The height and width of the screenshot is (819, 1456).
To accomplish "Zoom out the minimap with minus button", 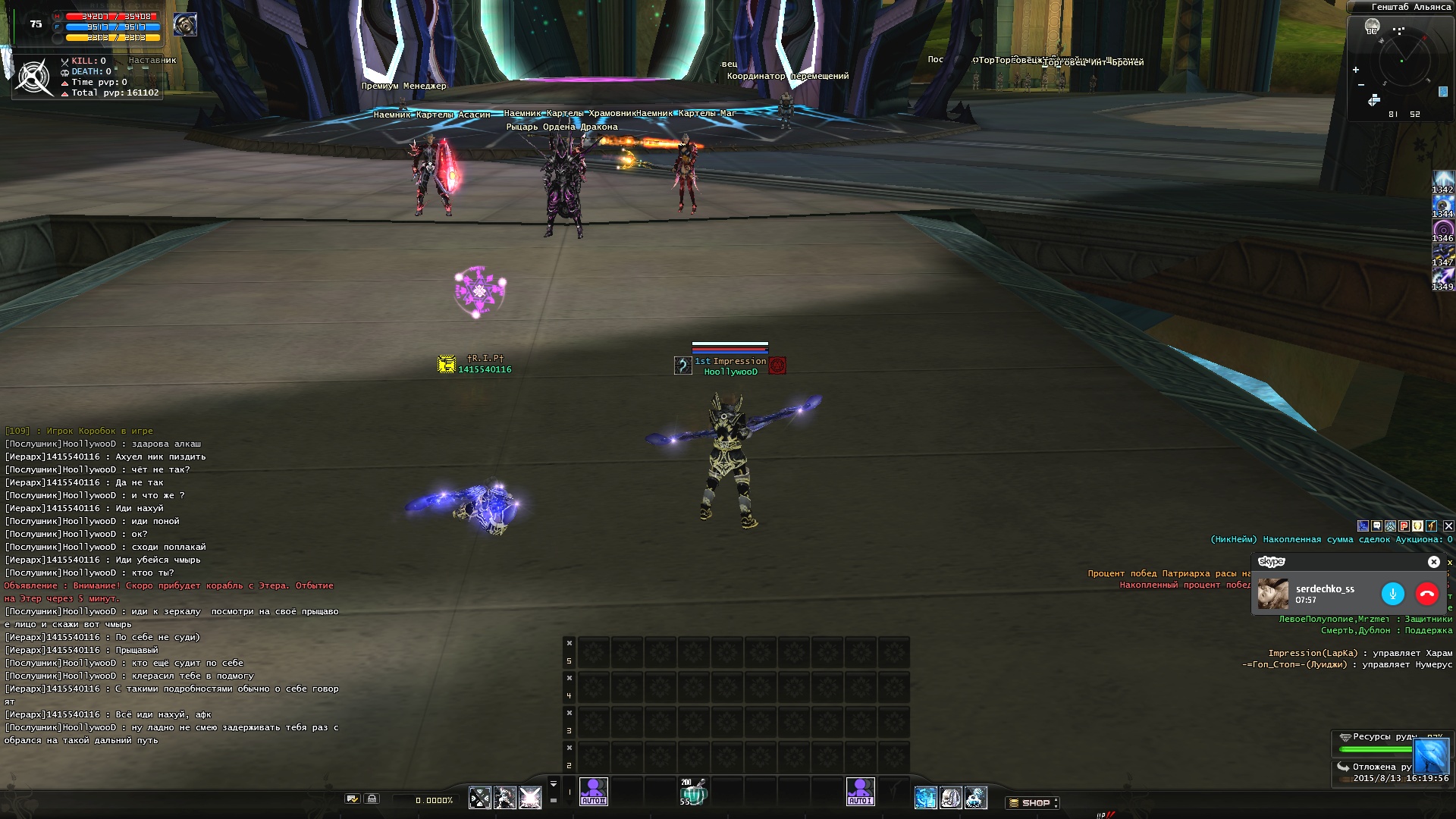I will (1361, 84).
